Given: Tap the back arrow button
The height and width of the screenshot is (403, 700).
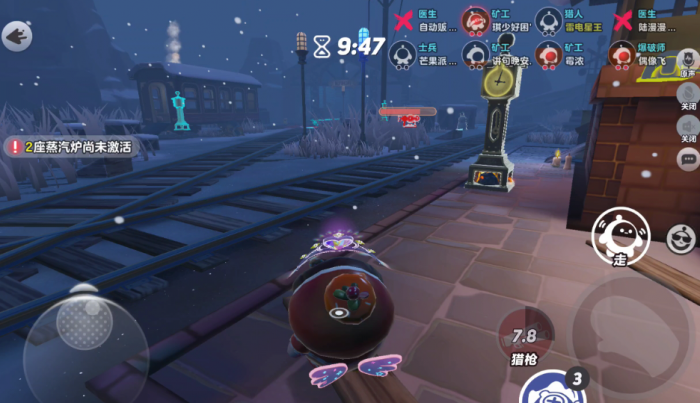Looking at the screenshot, I should coord(17,37).
